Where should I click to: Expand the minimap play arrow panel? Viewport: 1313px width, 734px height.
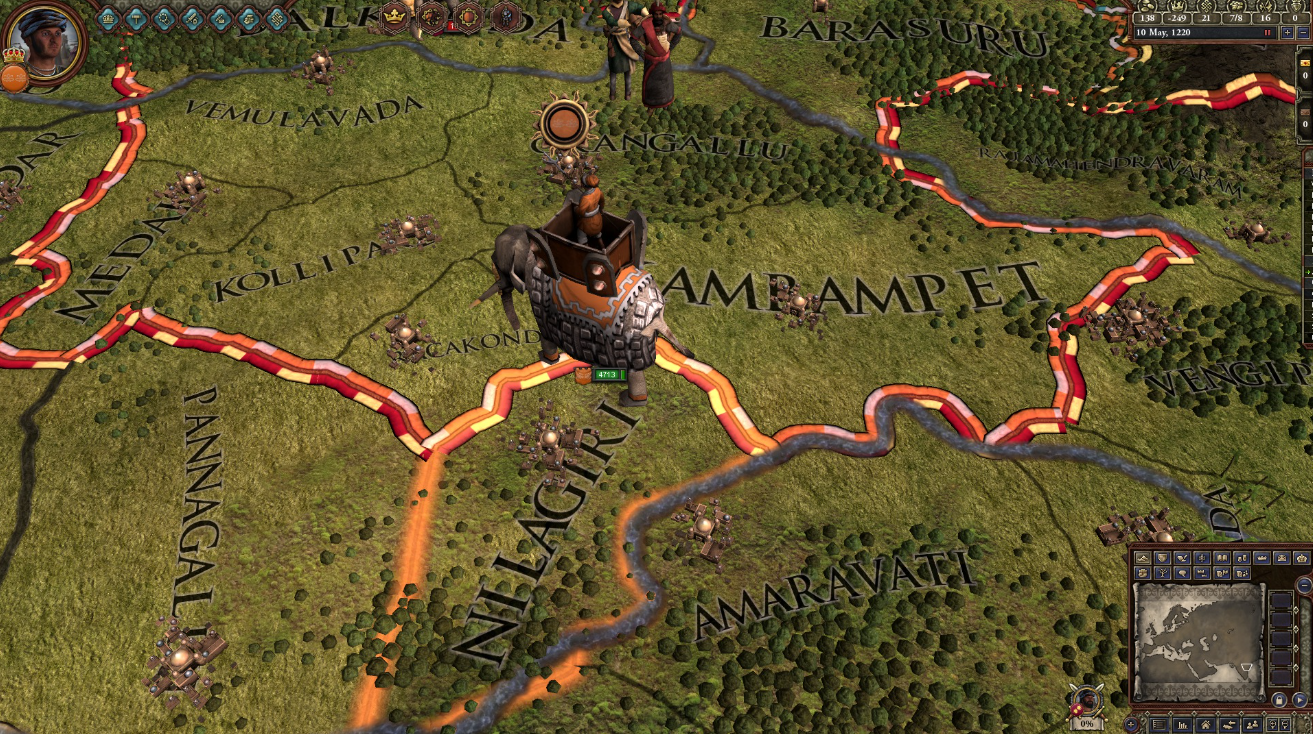1300,699
